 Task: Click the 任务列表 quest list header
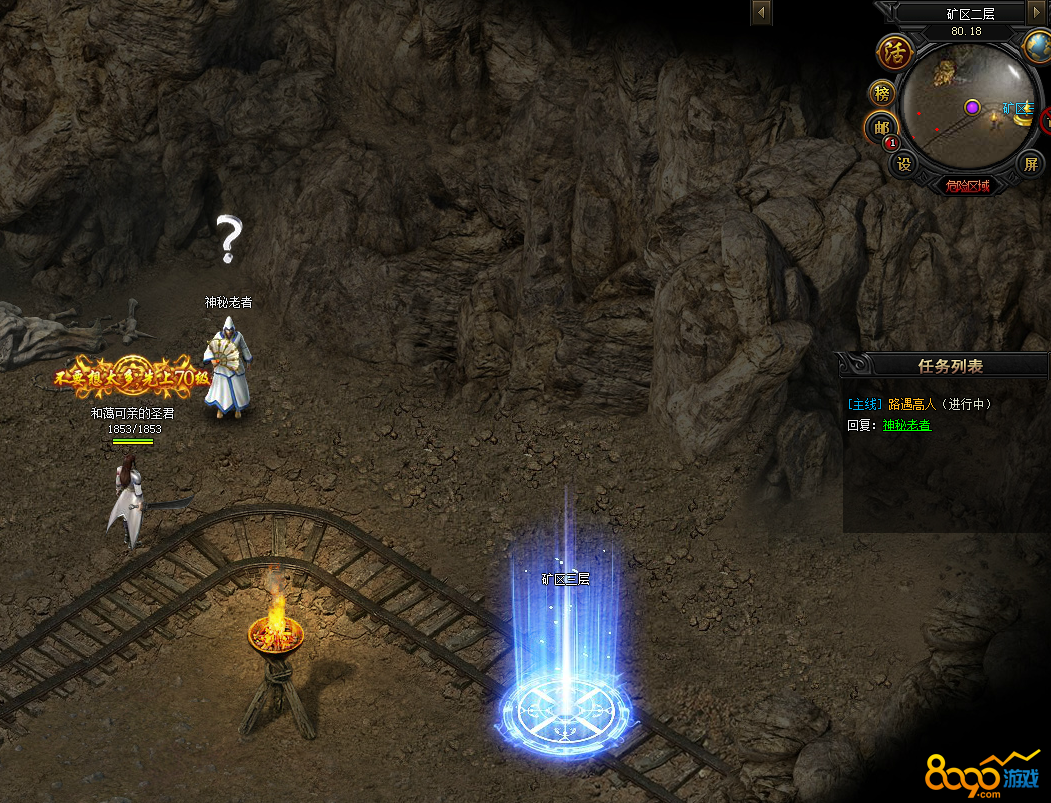950,366
